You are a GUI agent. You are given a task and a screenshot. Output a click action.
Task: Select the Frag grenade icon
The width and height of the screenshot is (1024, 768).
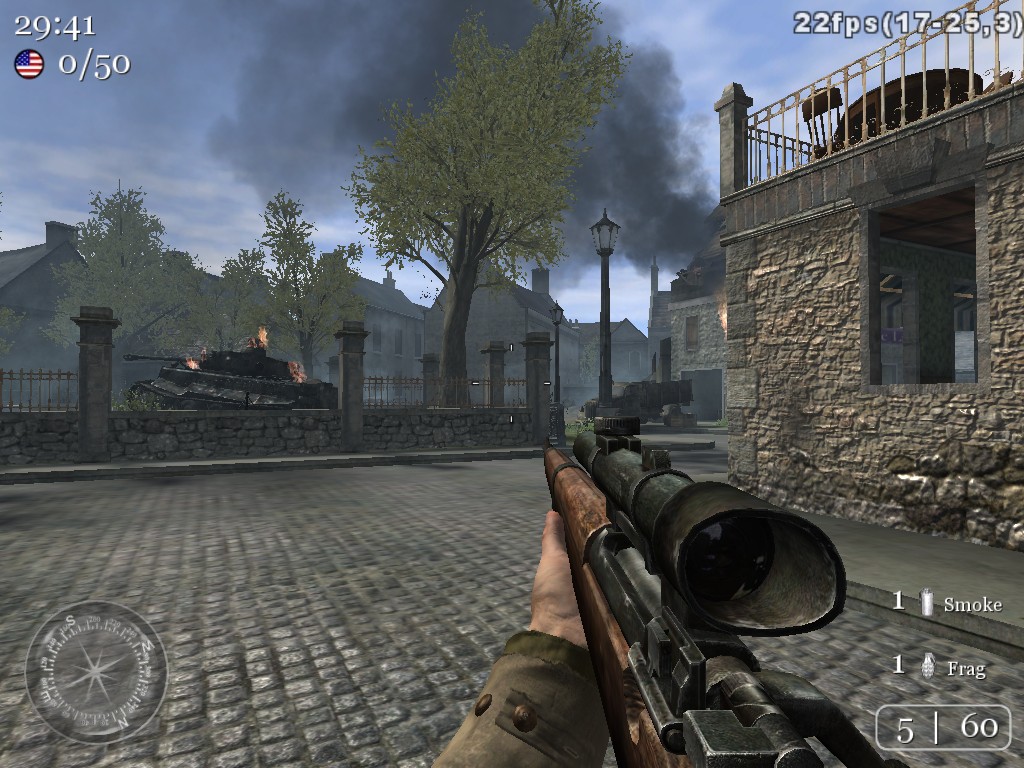[x=927, y=666]
